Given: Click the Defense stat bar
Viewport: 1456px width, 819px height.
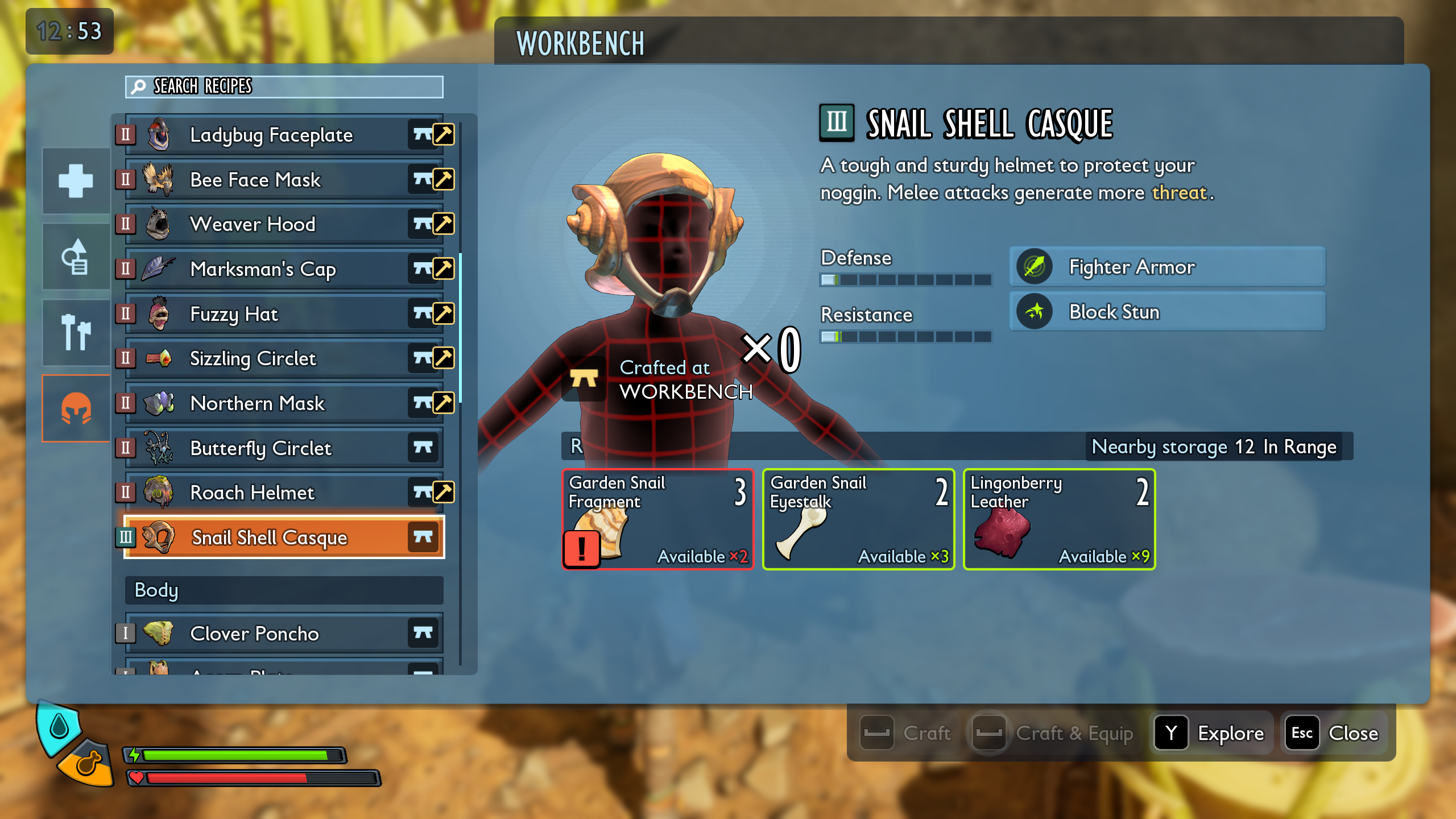Looking at the screenshot, I should pos(905,280).
